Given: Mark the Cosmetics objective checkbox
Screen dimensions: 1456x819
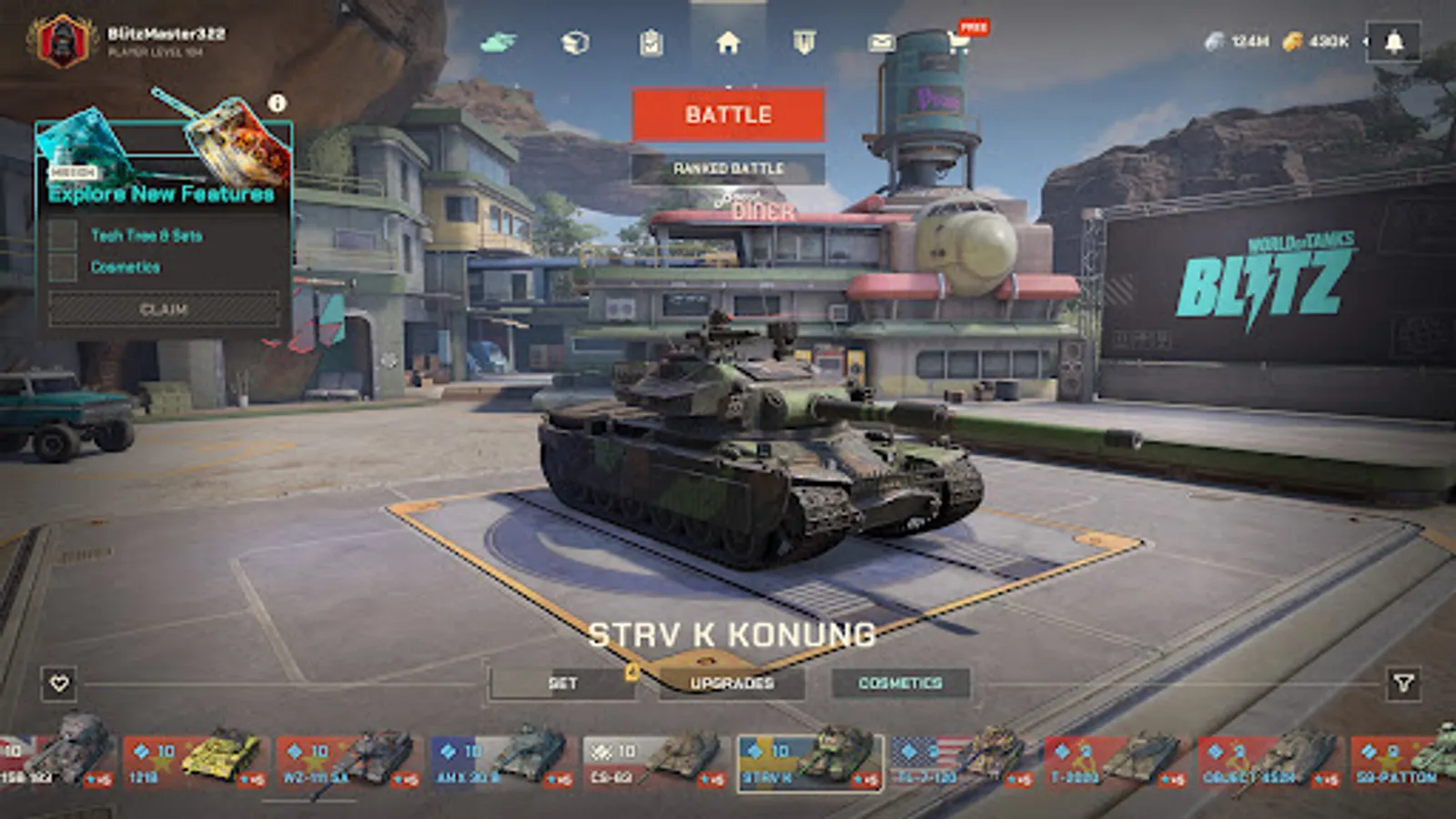Looking at the screenshot, I should 62,267.
